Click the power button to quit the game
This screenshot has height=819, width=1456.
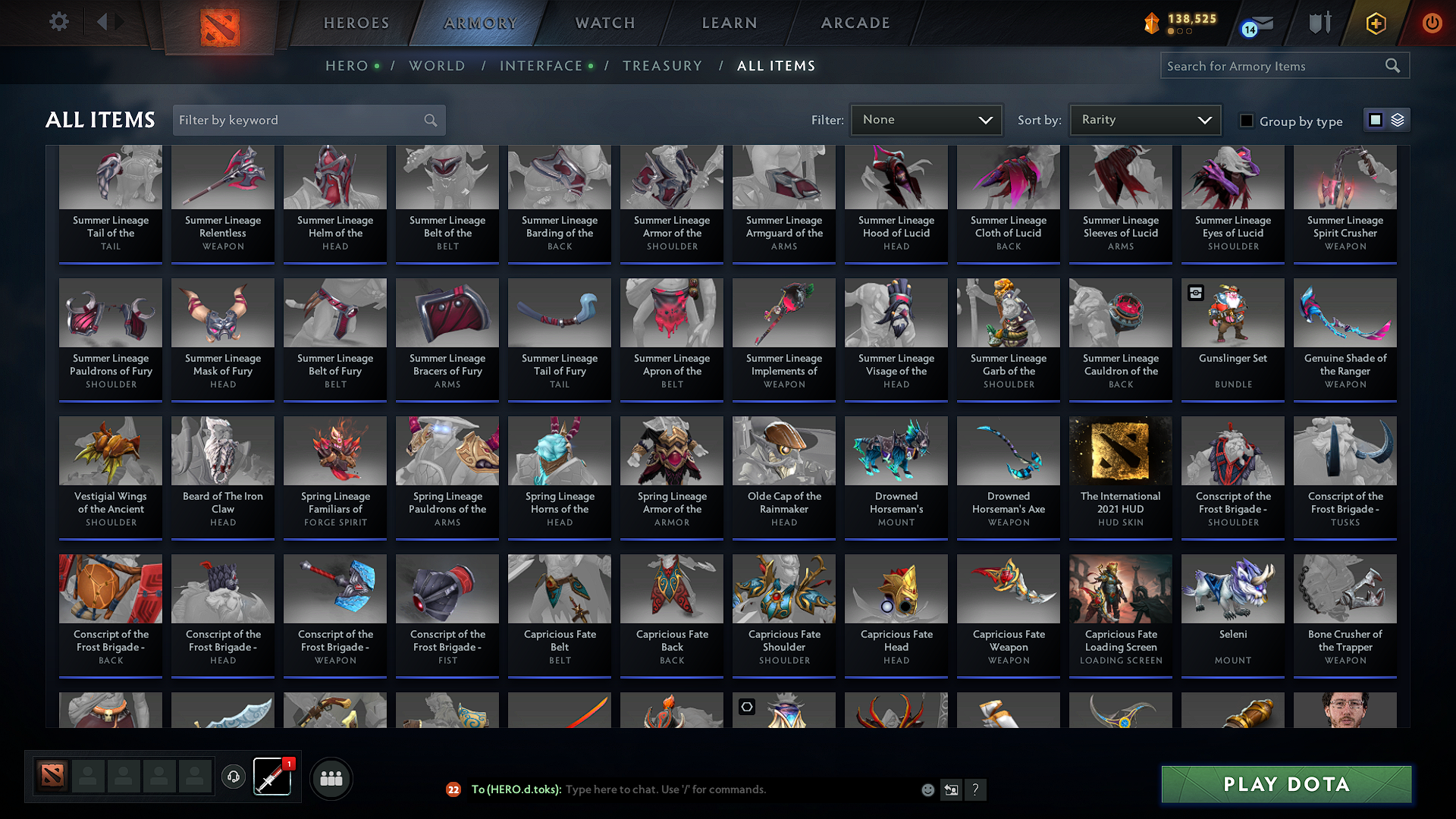[x=1432, y=23]
